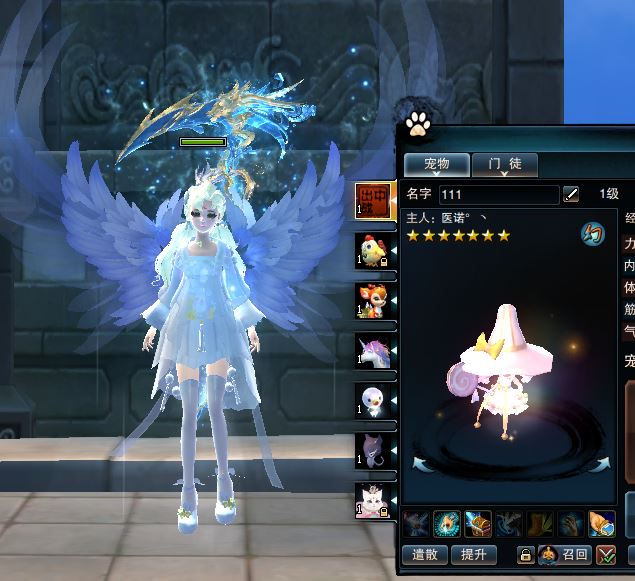The width and height of the screenshot is (635, 581).
Task: Recall the pet with 召回 button
Action: click(565, 554)
